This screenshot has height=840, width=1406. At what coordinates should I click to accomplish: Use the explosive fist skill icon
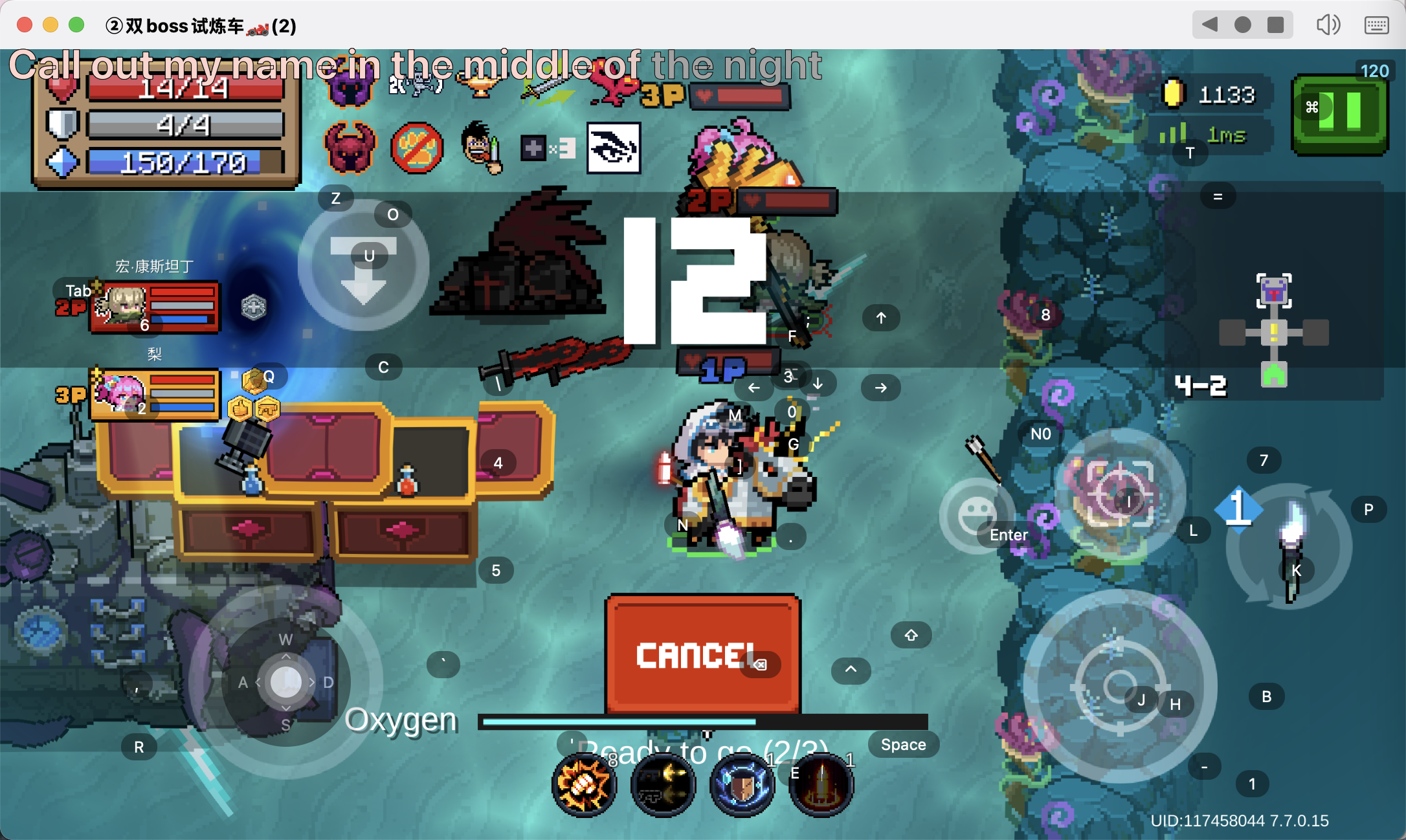pyautogui.click(x=583, y=785)
